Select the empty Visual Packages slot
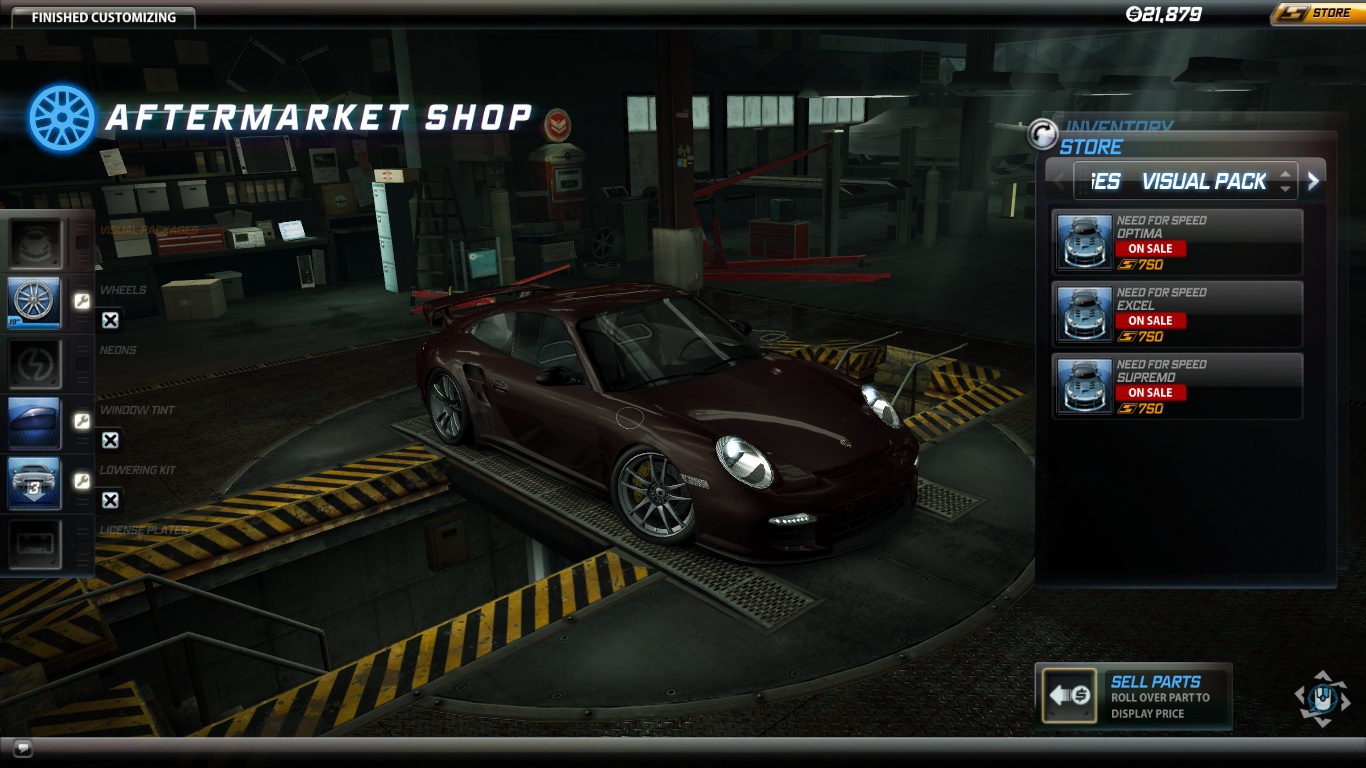 point(36,243)
